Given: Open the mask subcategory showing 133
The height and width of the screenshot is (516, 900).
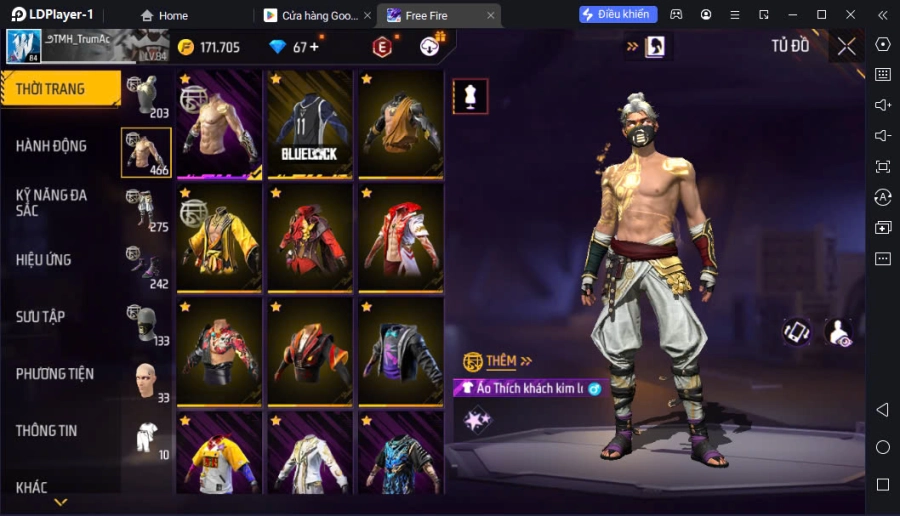Looking at the screenshot, I should [x=146, y=324].
